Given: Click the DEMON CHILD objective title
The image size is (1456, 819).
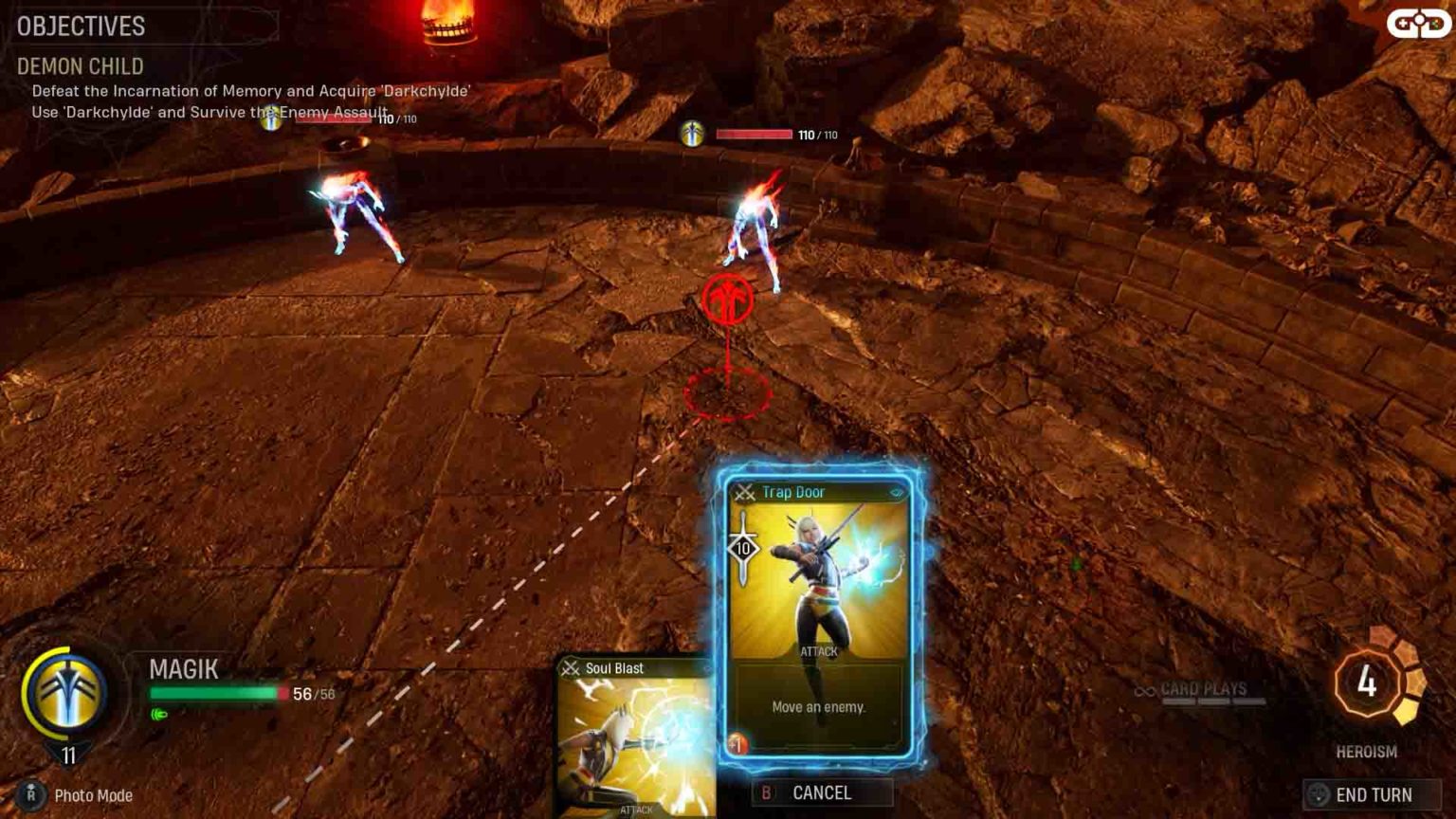Looking at the screenshot, I should (79, 66).
